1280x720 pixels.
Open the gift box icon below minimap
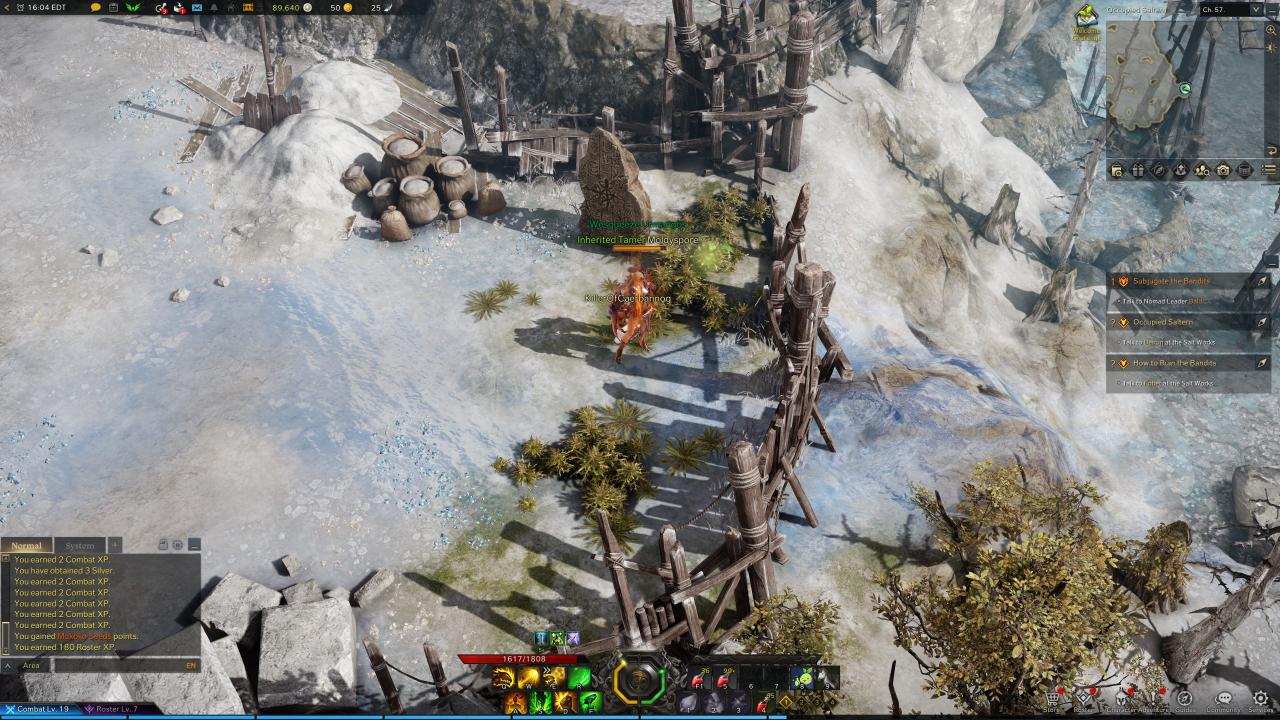(x=1137, y=170)
